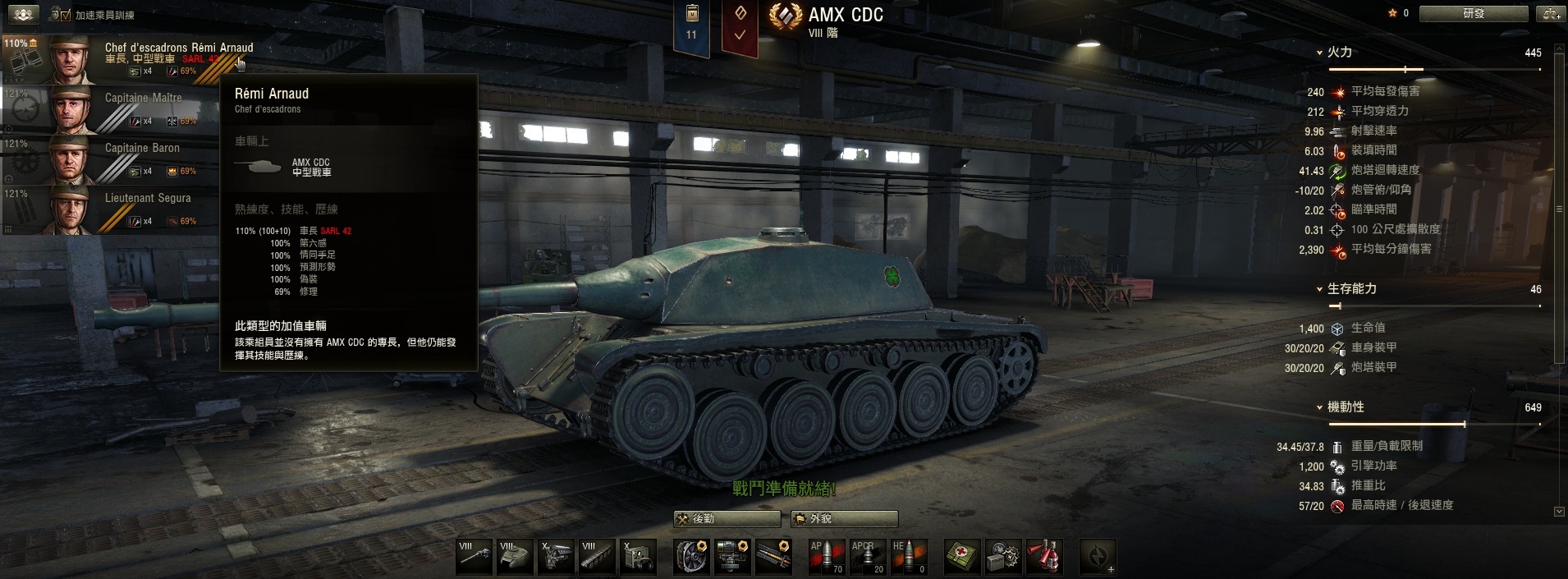
Task: Open the 外貌 exterior customization button
Action: coord(844,519)
